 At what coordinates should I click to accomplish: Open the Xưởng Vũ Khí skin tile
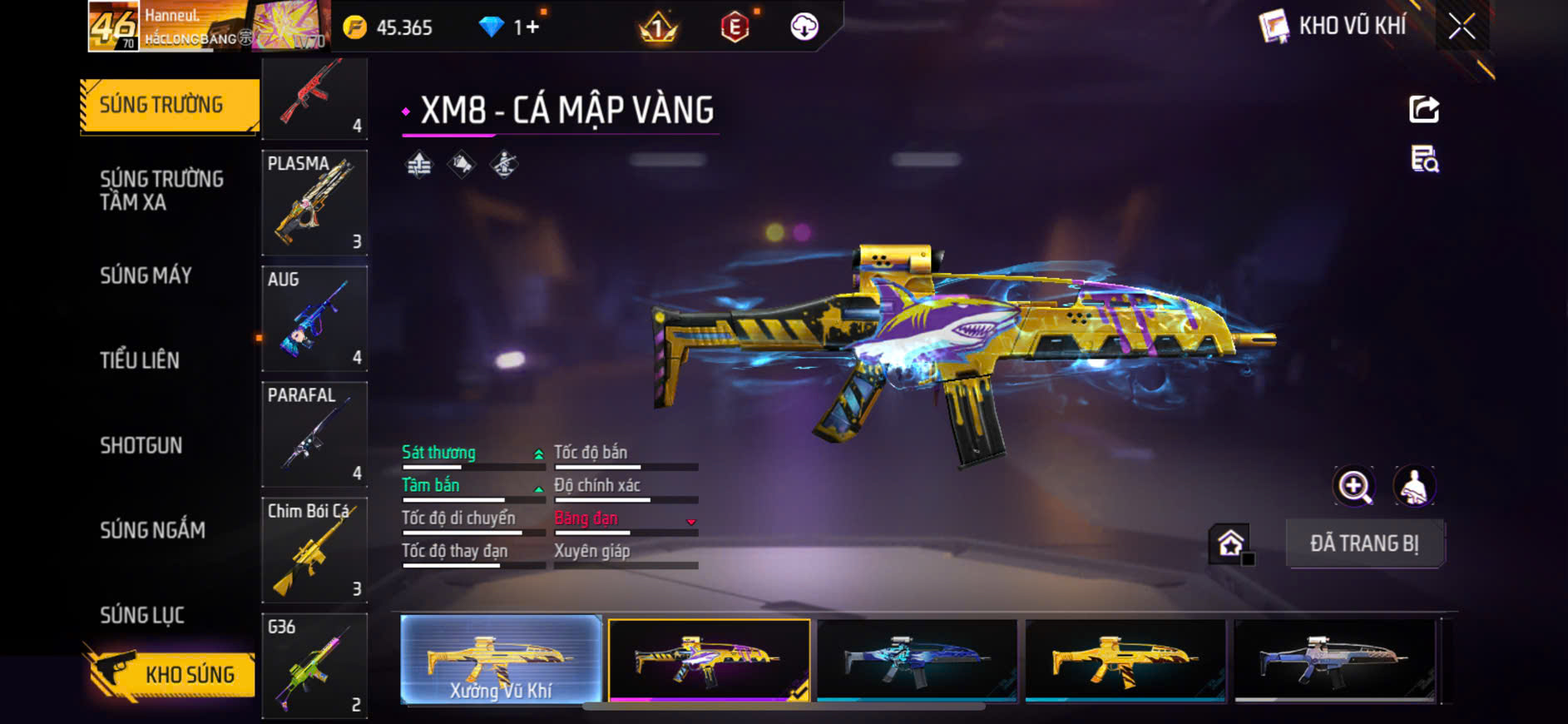point(501,660)
